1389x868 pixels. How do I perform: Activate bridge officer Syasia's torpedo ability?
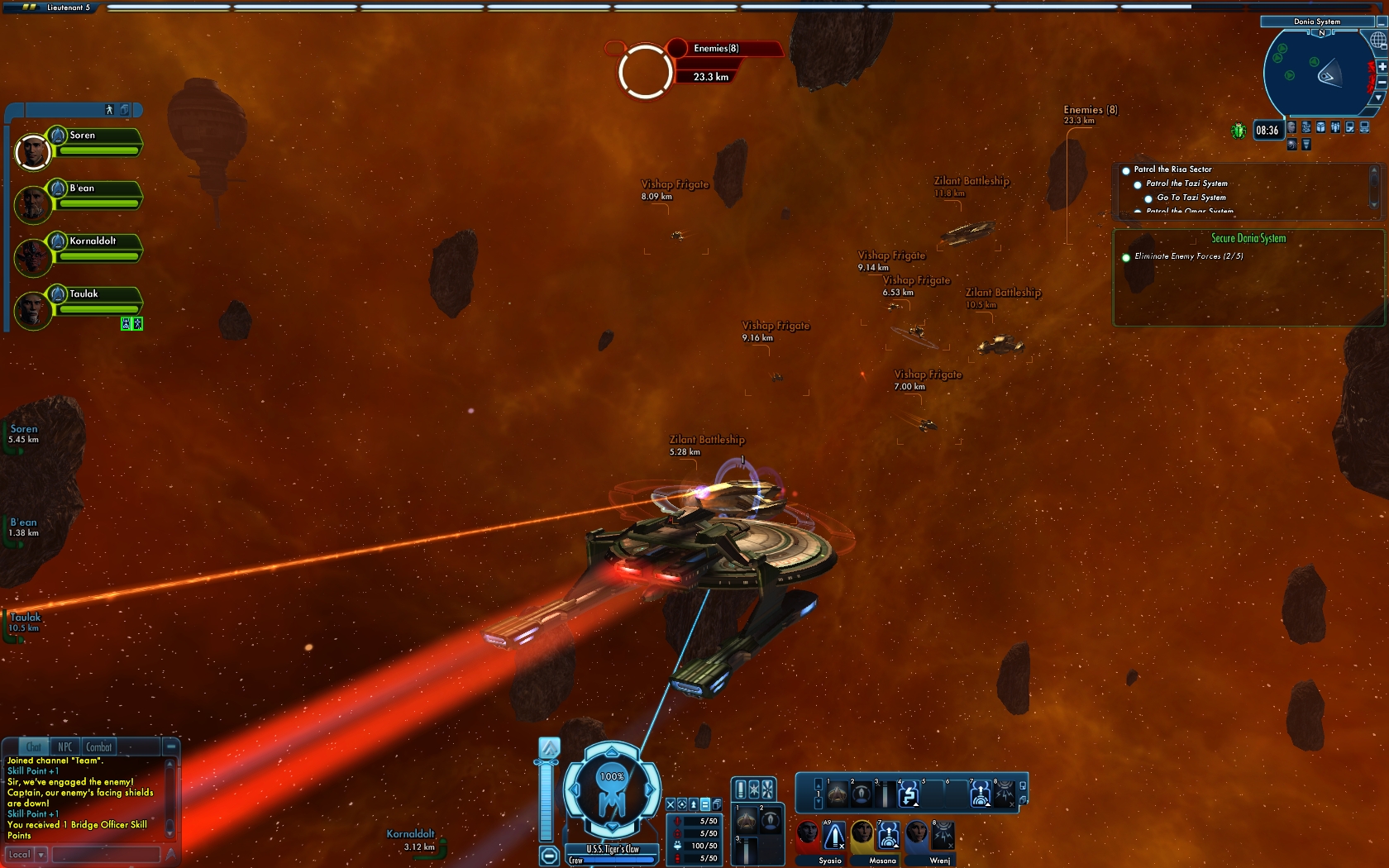click(x=834, y=836)
